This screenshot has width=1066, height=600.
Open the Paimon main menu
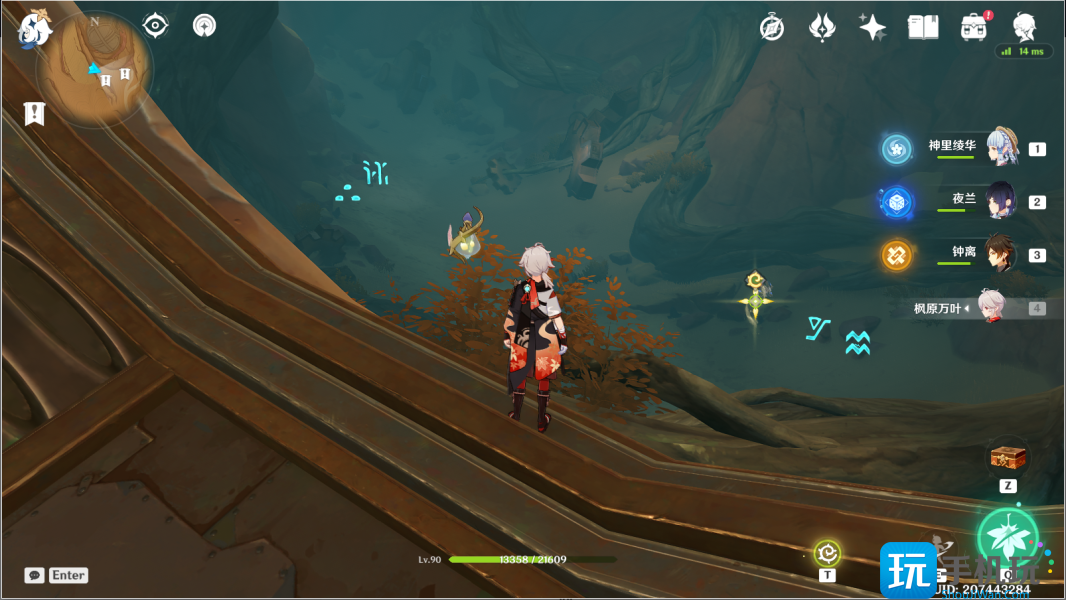[34, 30]
